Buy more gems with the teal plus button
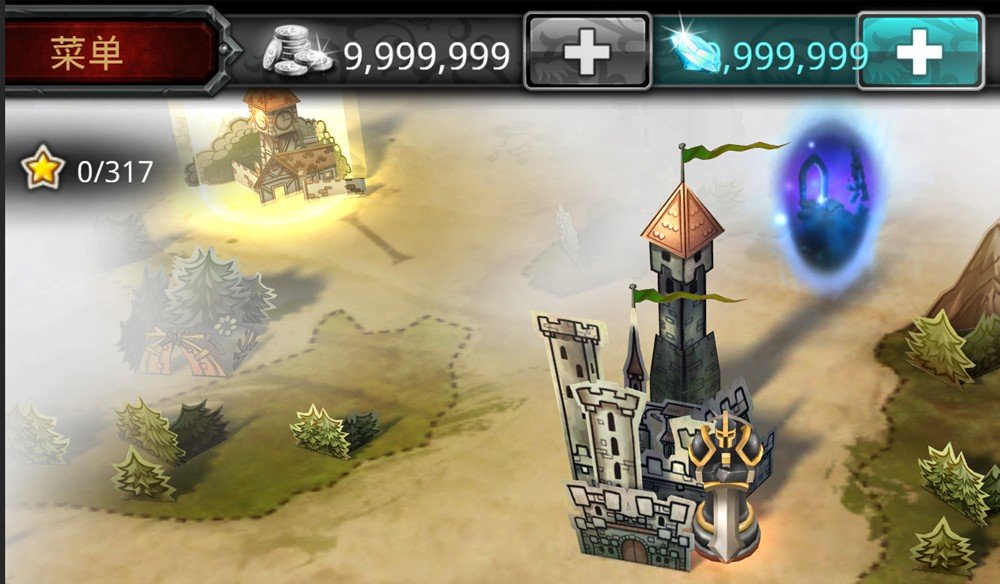This screenshot has width=1000, height=584. pyautogui.click(x=919, y=53)
